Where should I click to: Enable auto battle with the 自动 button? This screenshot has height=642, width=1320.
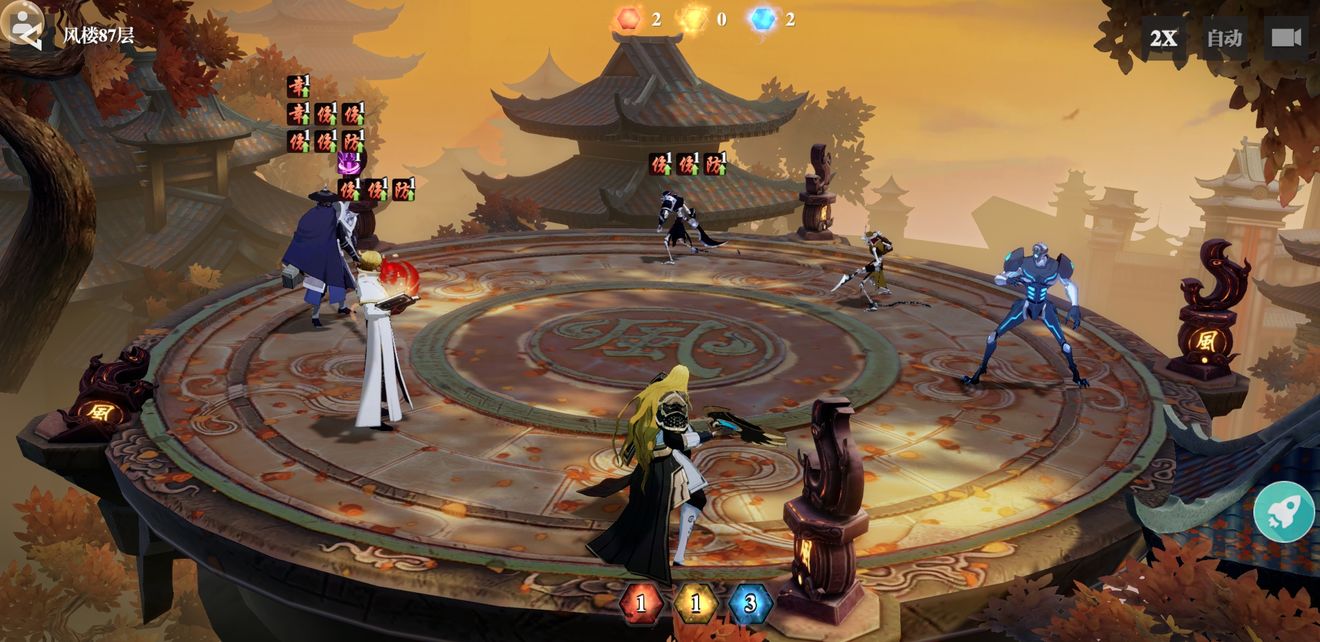[1224, 38]
